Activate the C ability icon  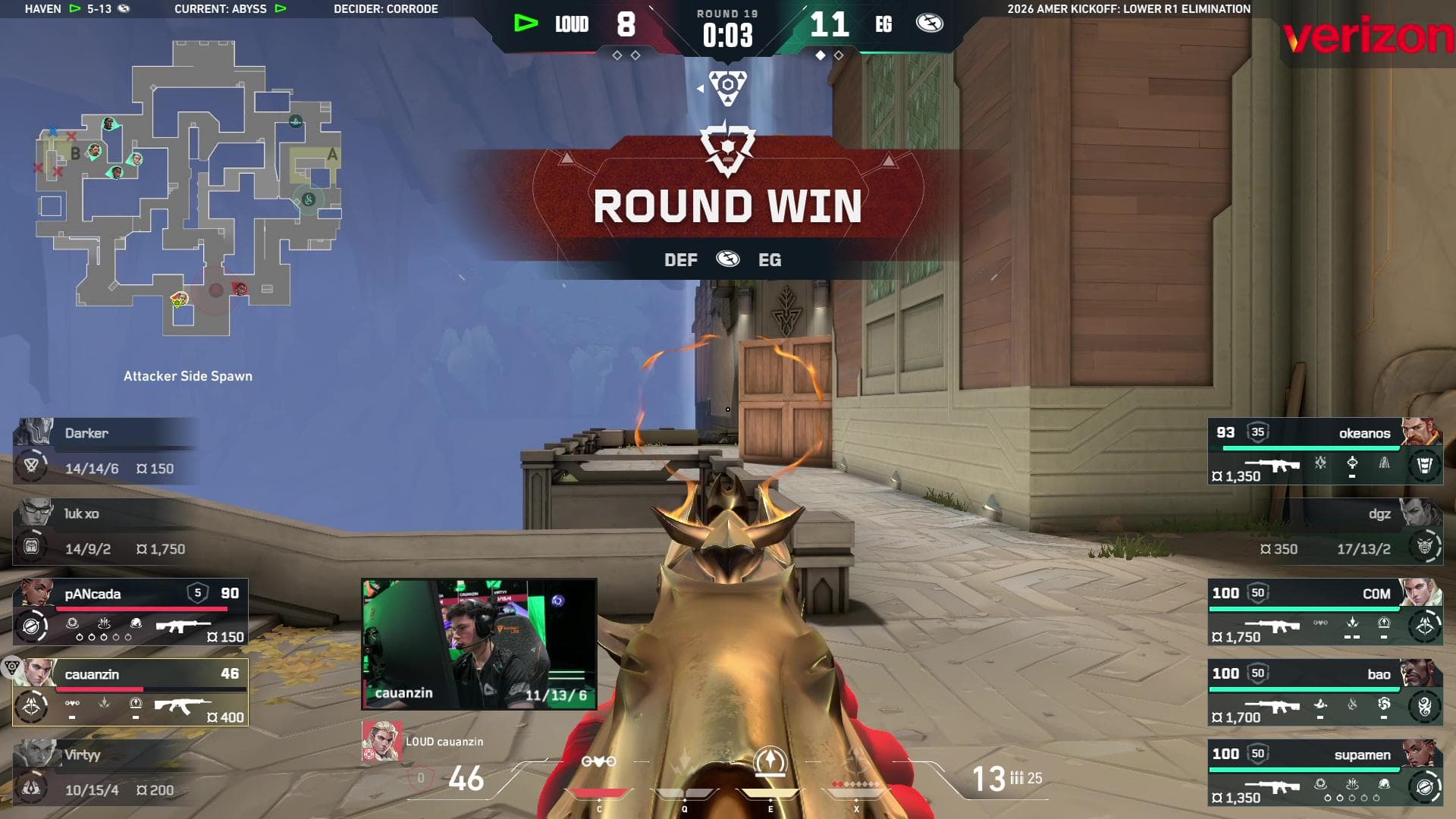point(598,762)
